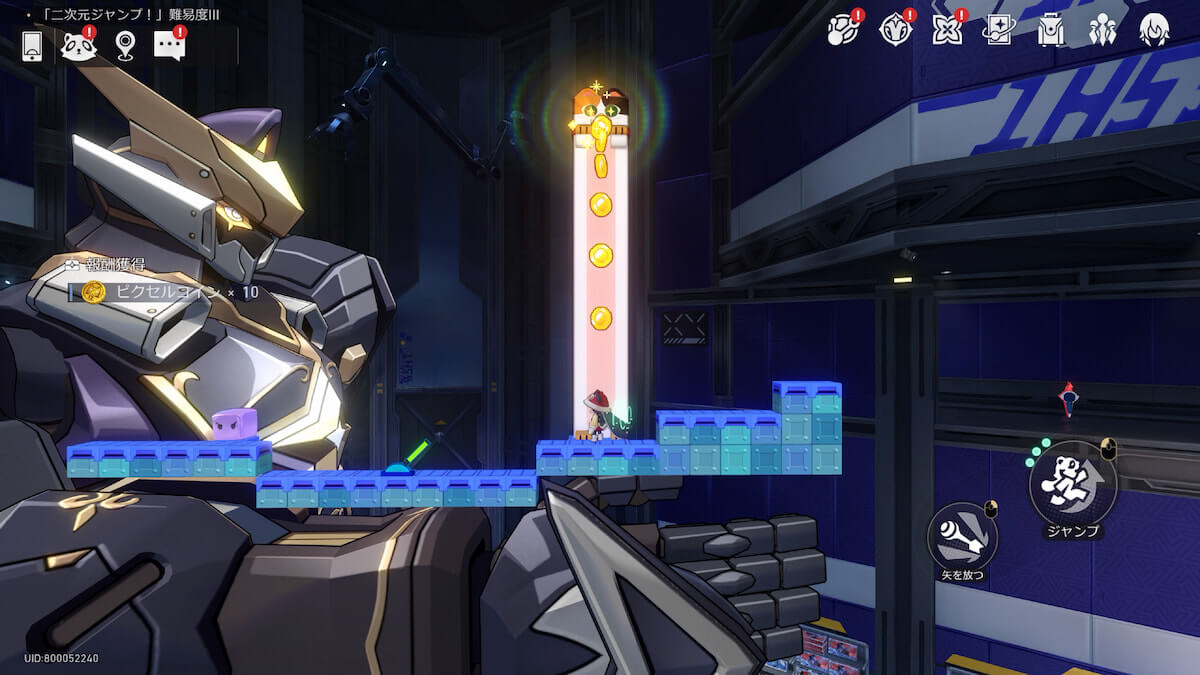Image resolution: width=1200 pixels, height=675 pixels.
Task: Open the character head icon
Action: click(x=1155, y=31)
